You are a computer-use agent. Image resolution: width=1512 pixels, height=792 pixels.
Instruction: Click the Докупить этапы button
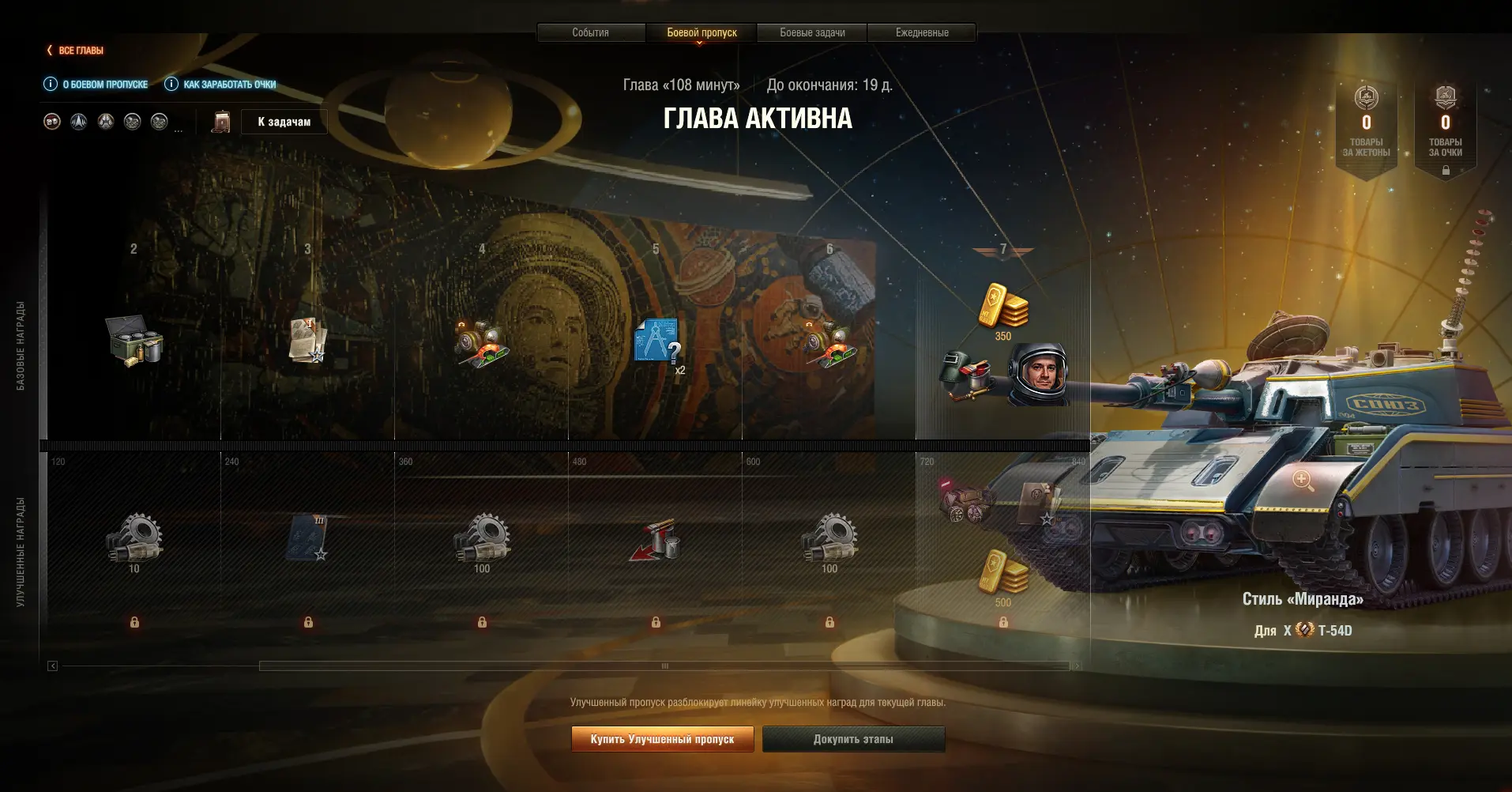(x=853, y=739)
